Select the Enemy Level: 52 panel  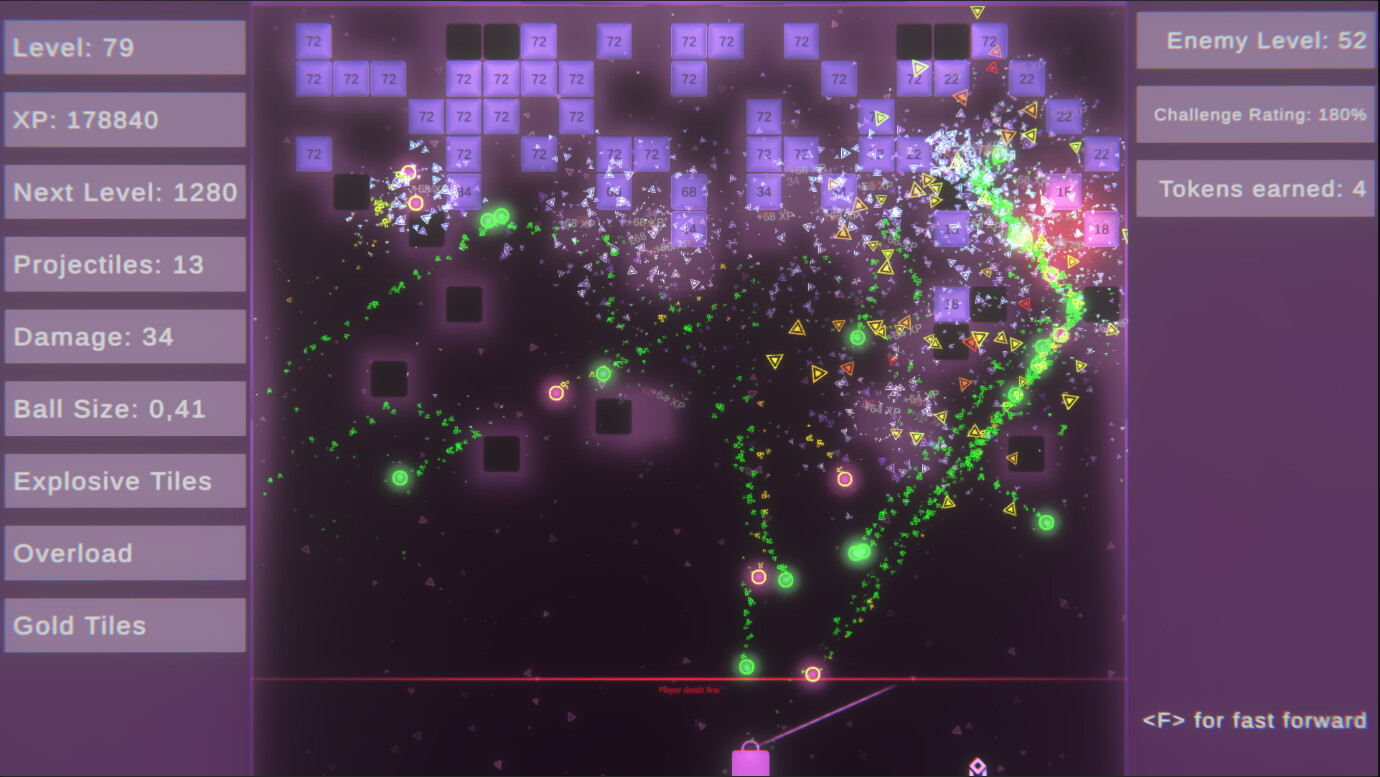click(1255, 42)
